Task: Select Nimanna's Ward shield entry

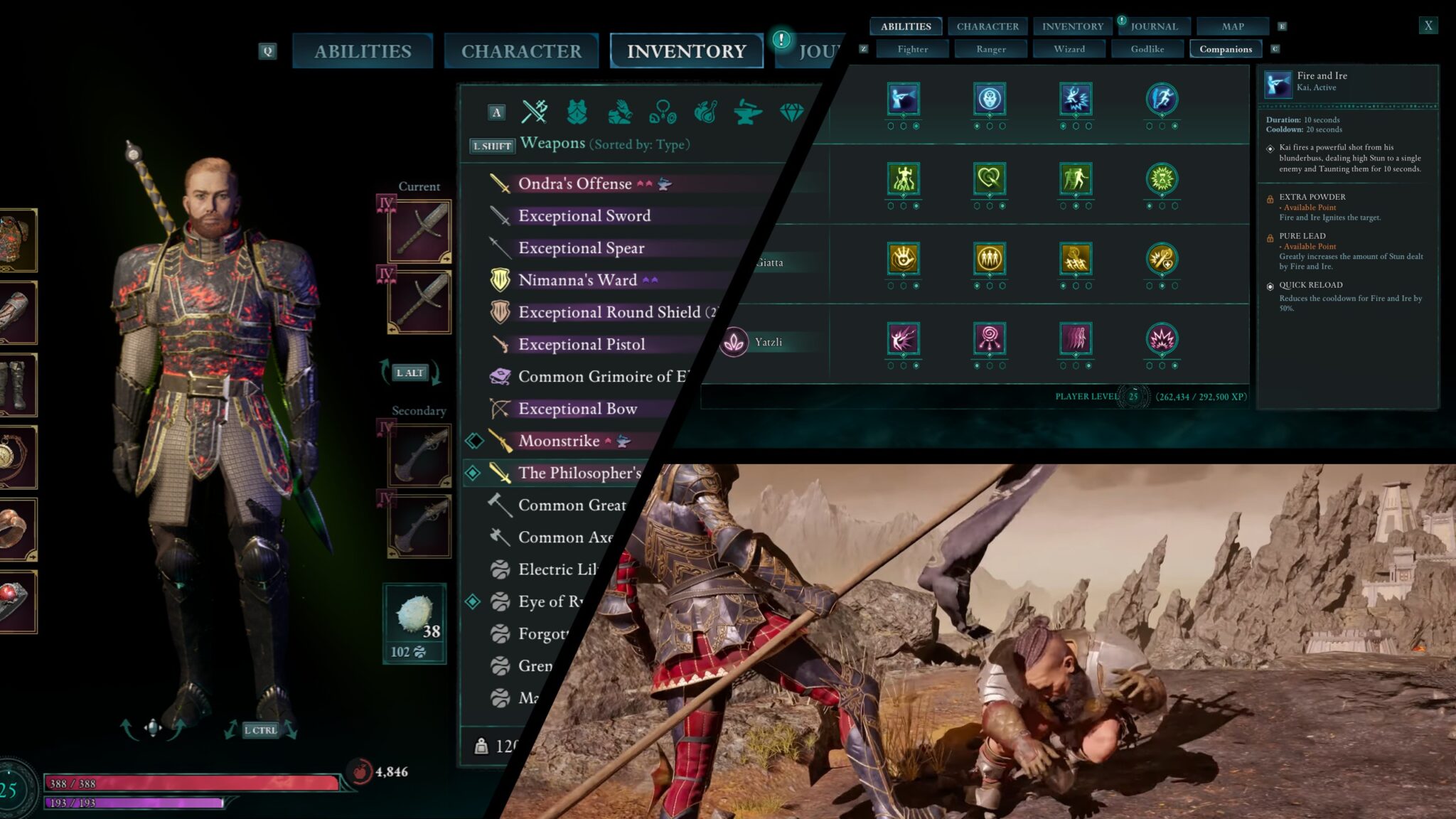Action: (x=577, y=280)
